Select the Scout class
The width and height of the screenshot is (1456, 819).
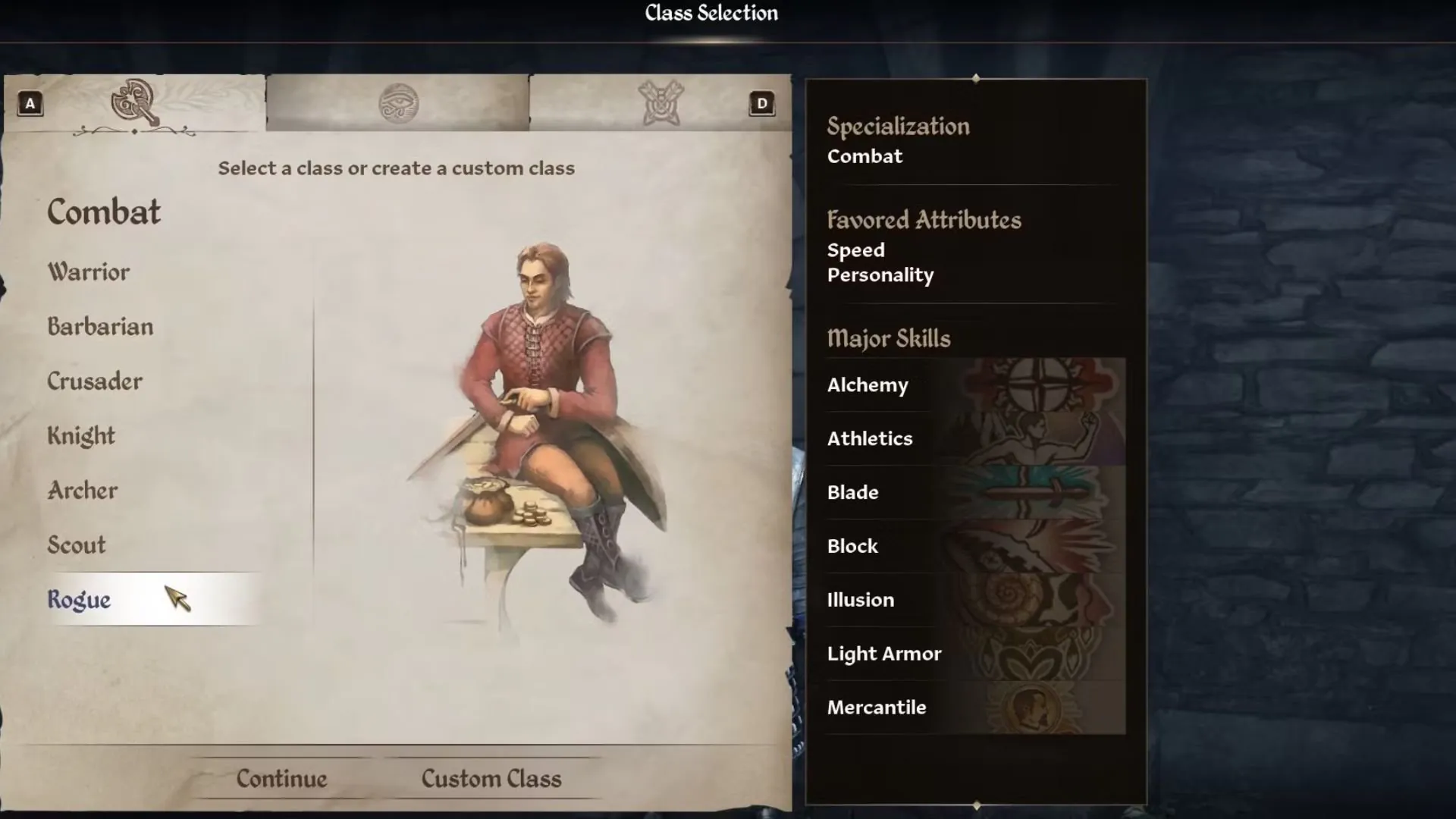[x=77, y=545]
